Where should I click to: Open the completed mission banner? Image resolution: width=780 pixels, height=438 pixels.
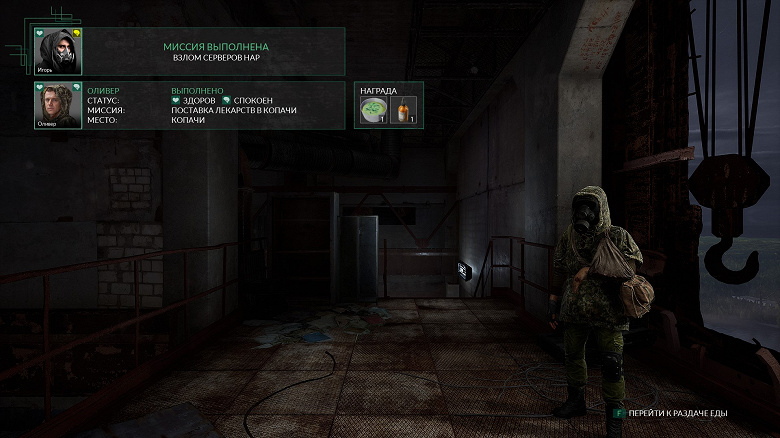point(215,52)
